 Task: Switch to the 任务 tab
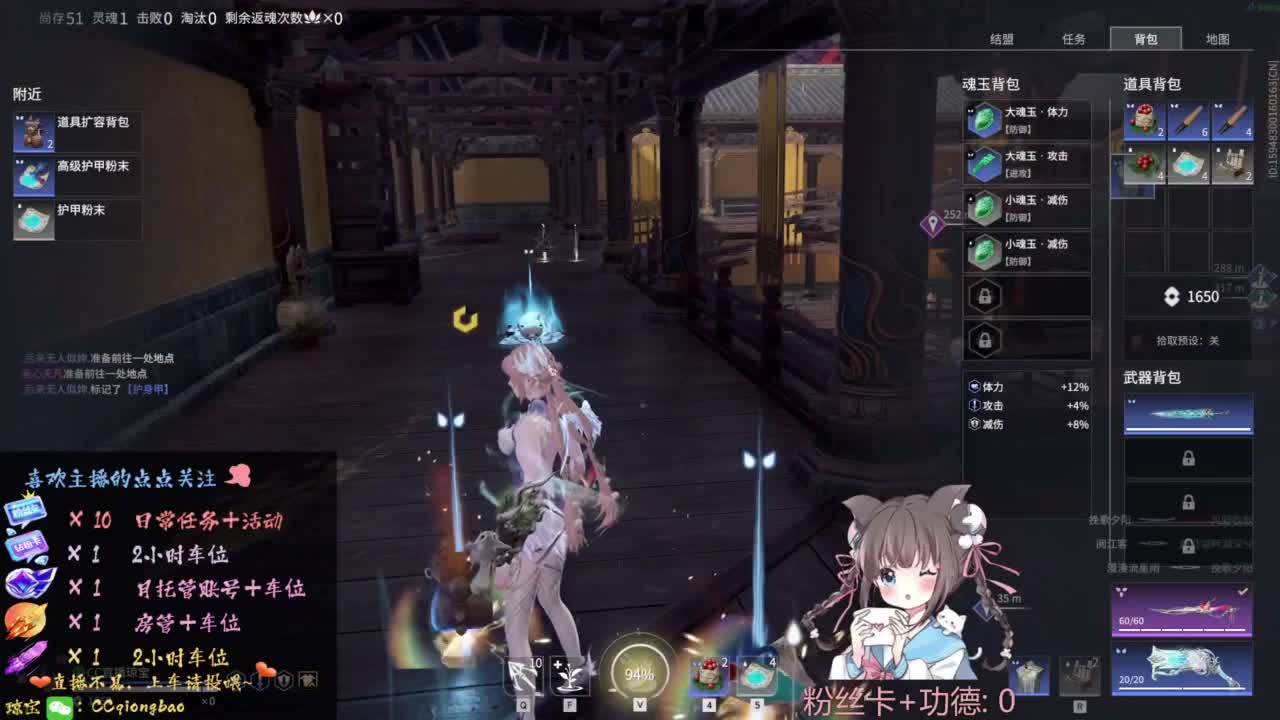[1076, 39]
